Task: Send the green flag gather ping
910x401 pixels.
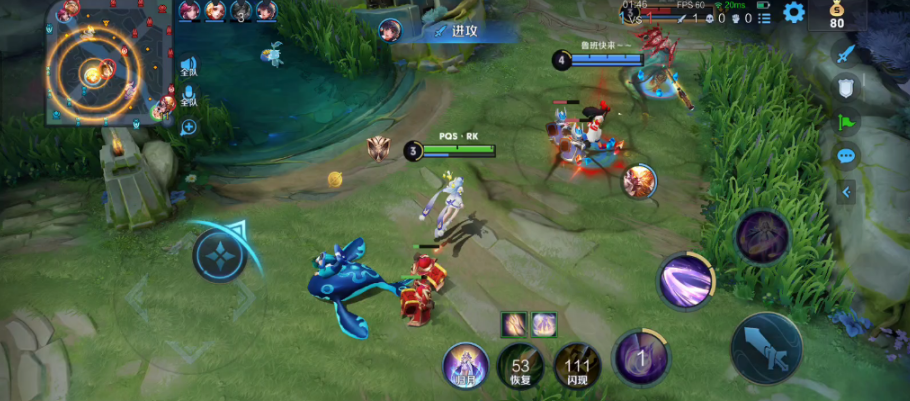Action: point(847,122)
